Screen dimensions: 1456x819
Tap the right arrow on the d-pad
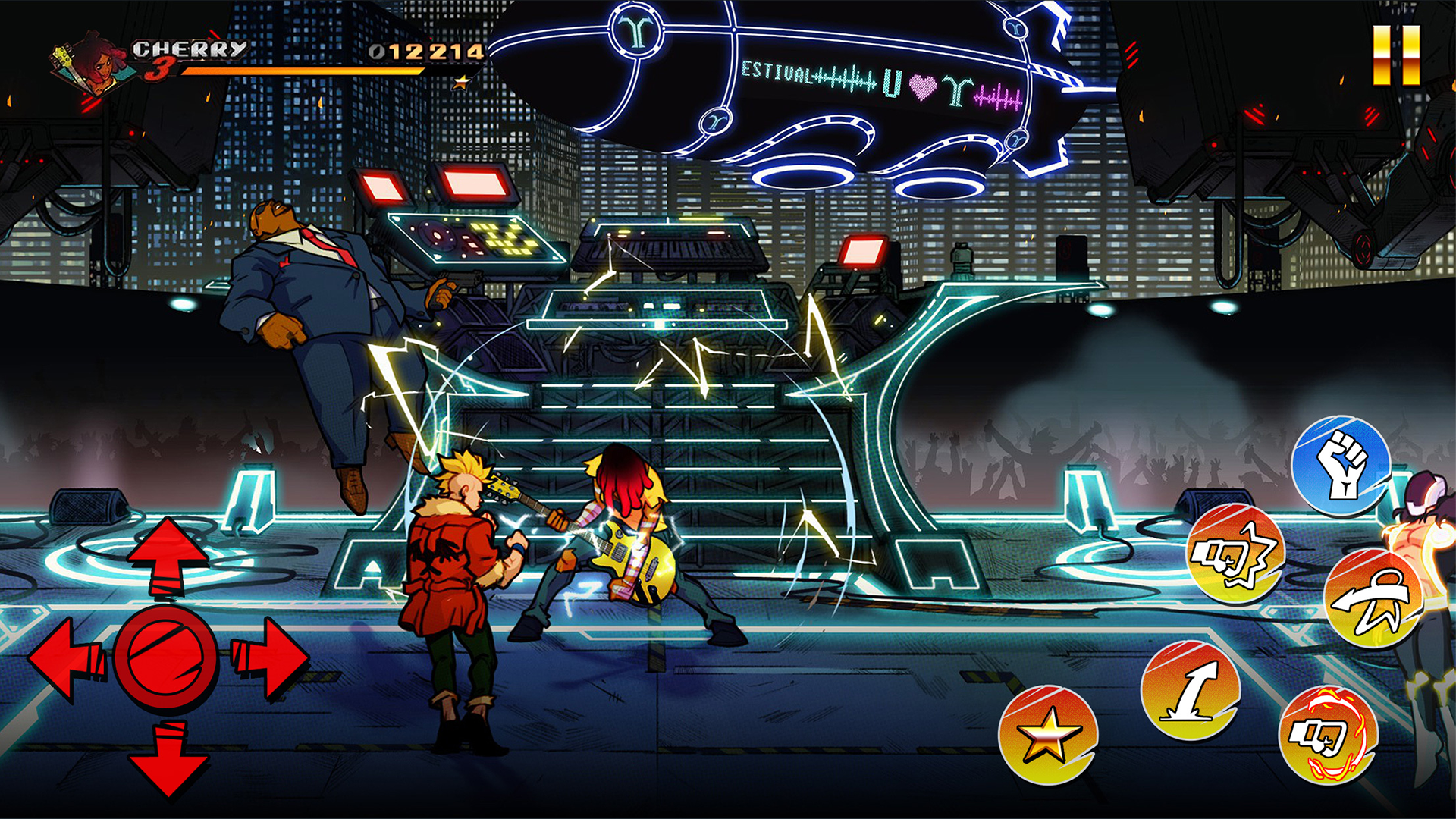[x=269, y=657]
